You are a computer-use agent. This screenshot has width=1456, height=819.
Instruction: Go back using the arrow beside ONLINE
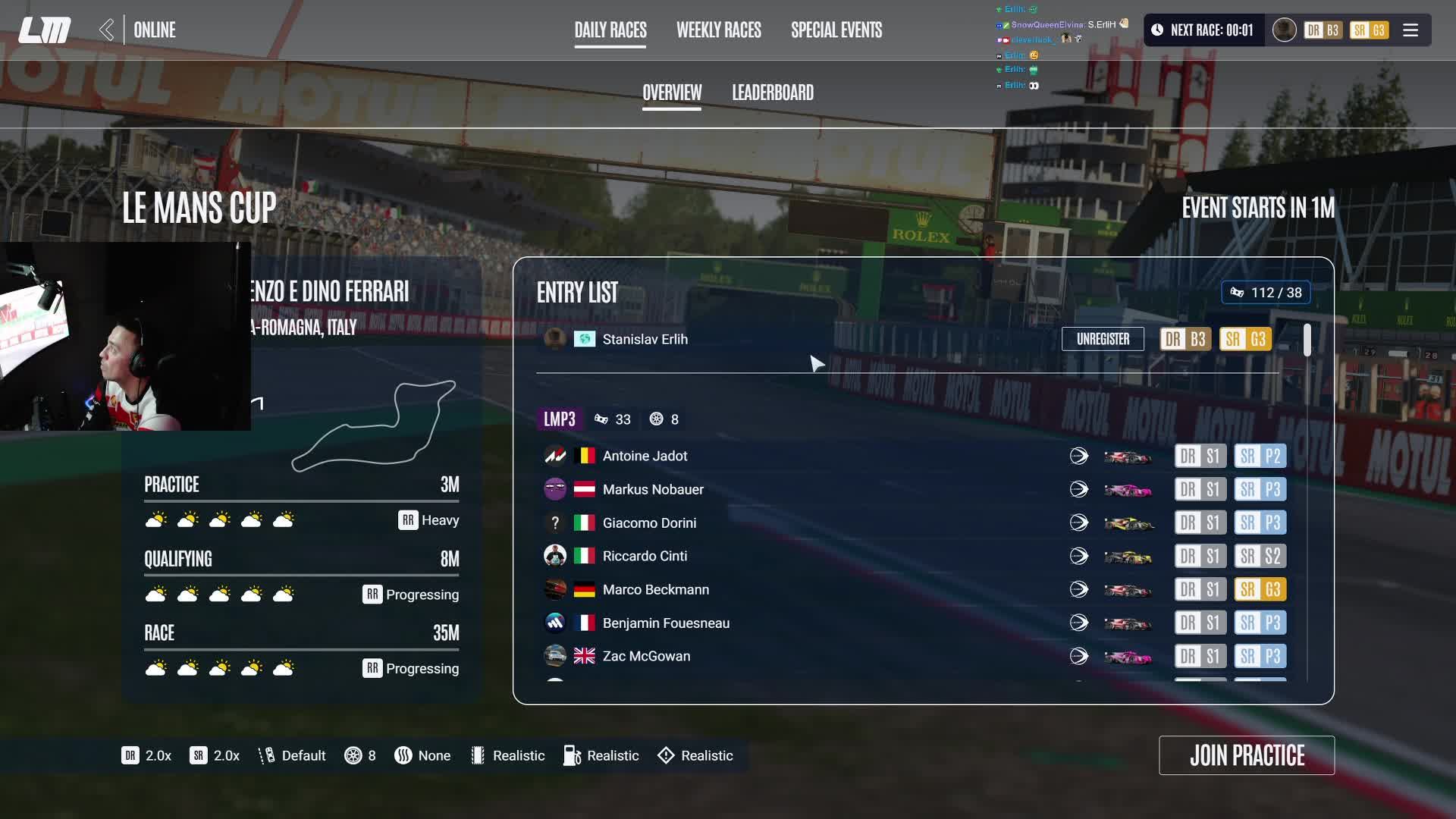pyautogui.click(x=107, y=30)
